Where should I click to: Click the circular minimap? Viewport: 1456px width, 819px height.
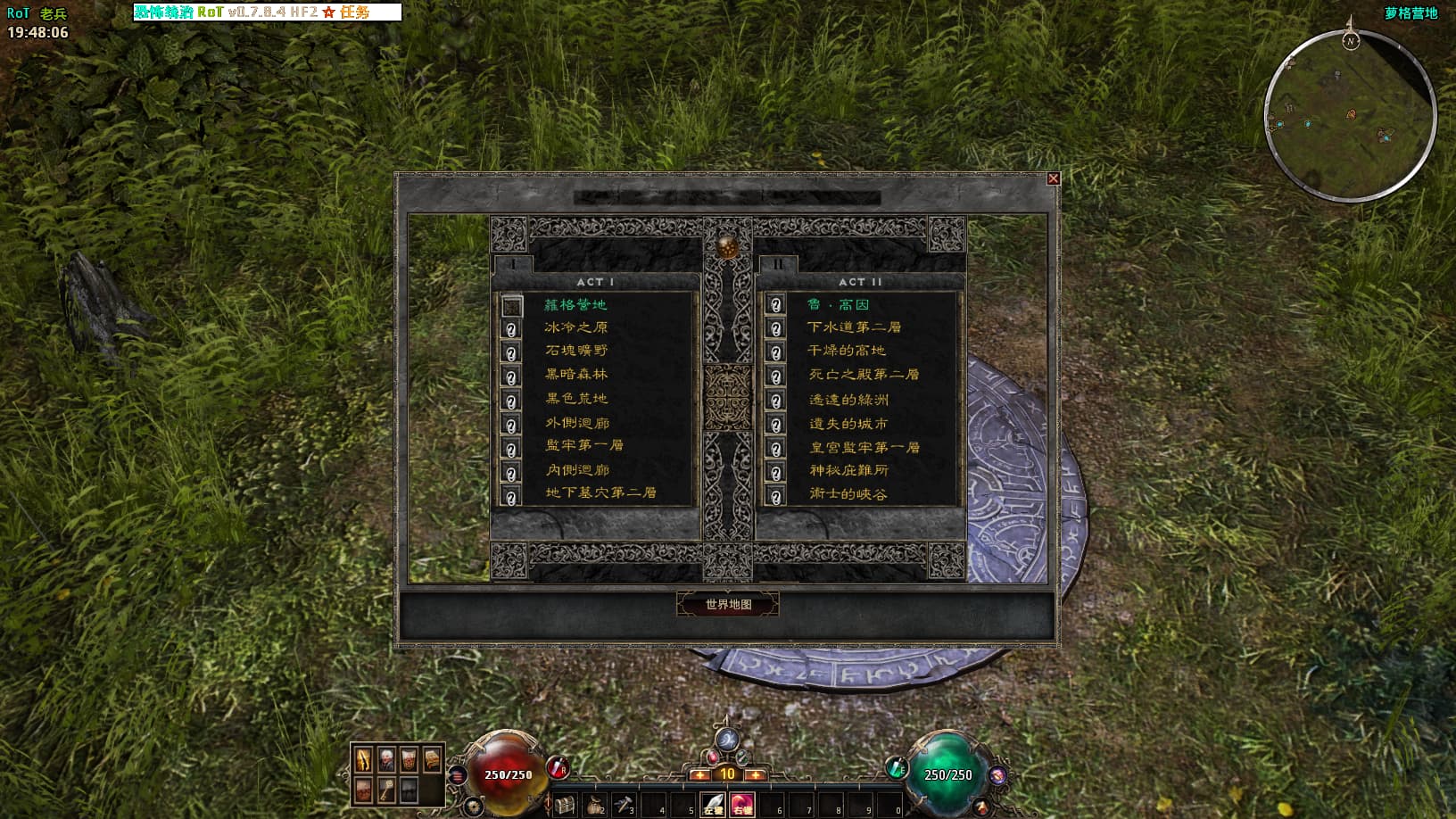pyautogui.click(x=1350, y=116)
